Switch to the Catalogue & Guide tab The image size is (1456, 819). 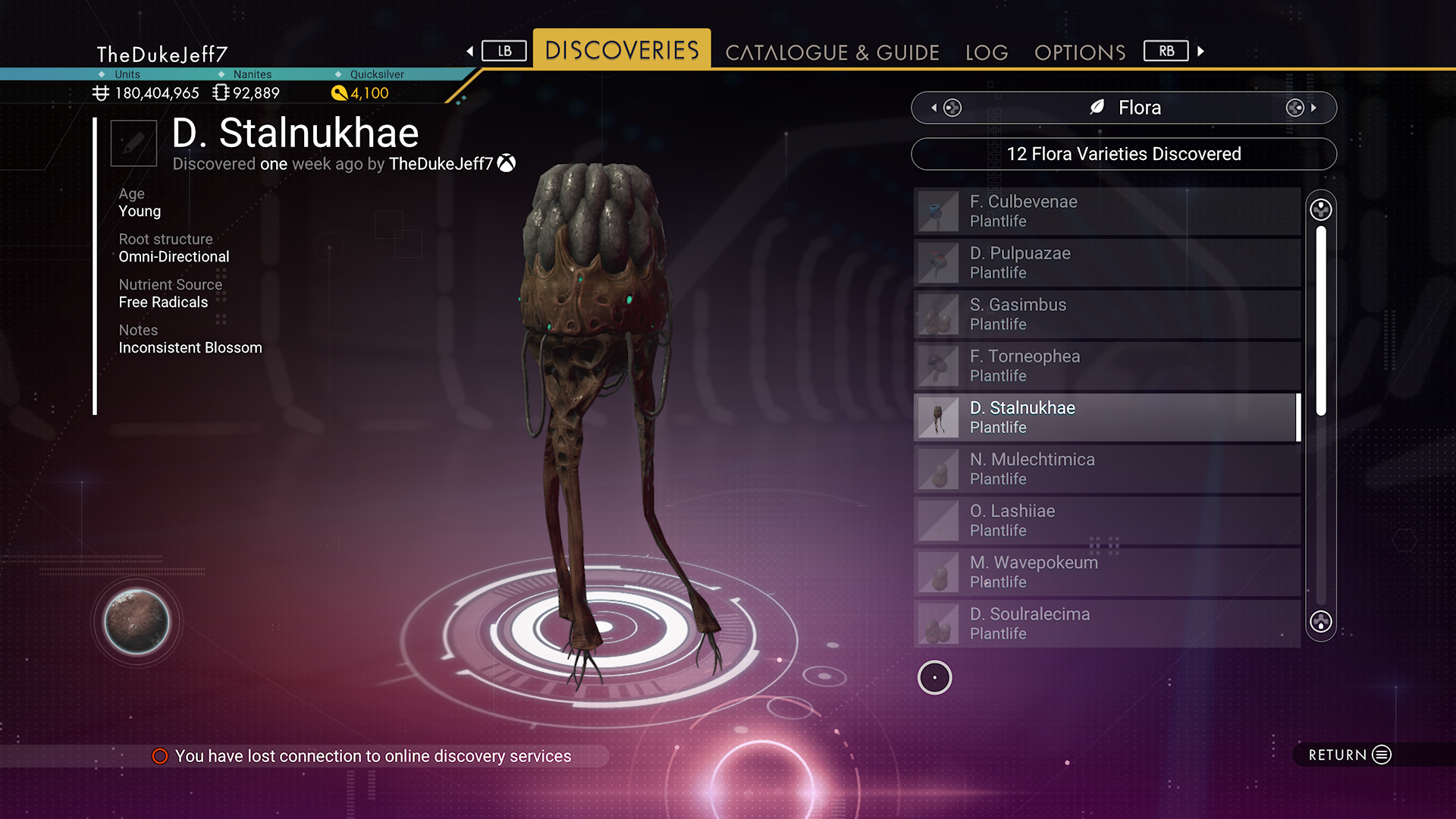[832, 52]
